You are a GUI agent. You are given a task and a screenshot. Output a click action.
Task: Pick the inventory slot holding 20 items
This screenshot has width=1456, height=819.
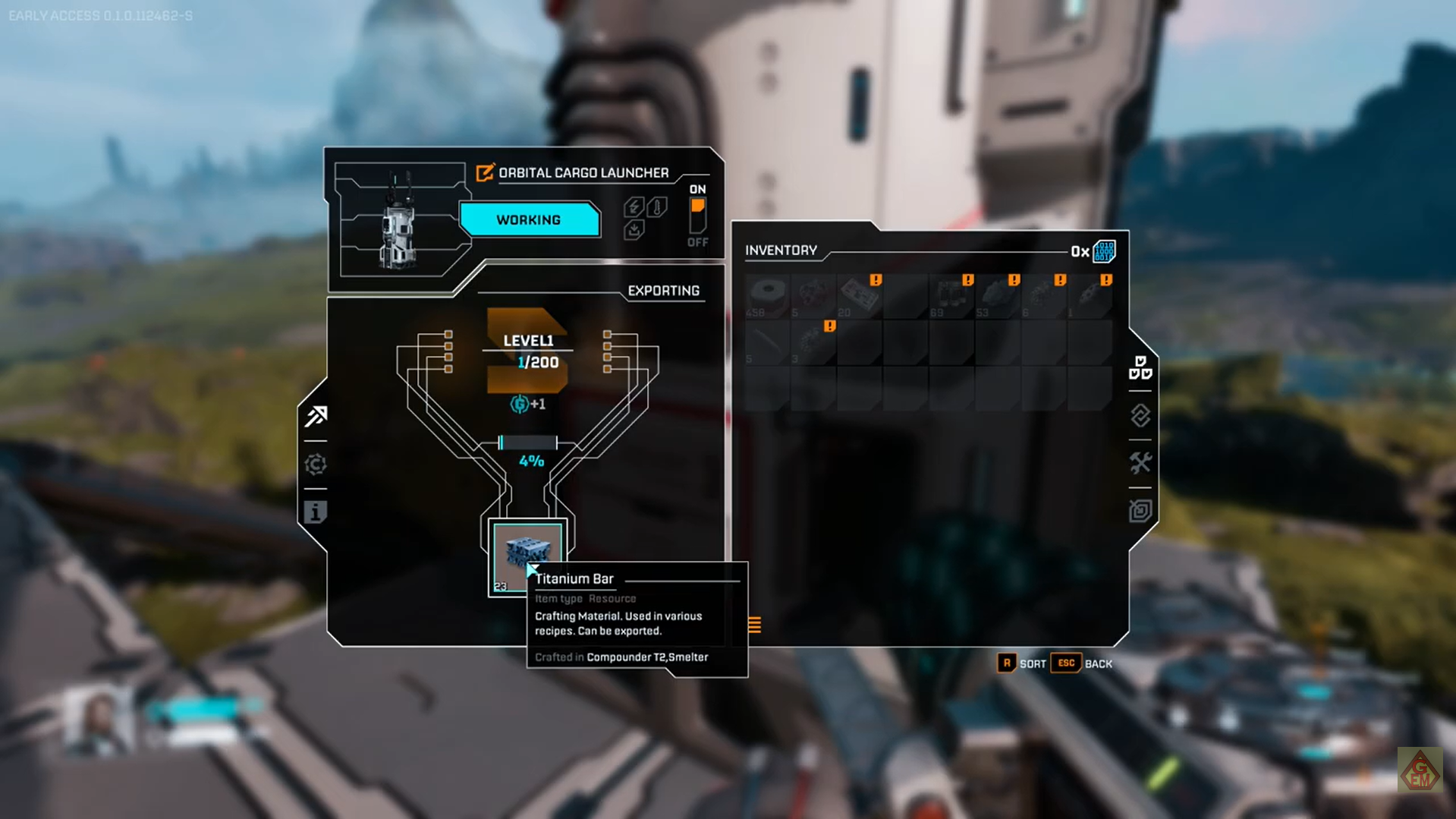click(x=859, y=296)
